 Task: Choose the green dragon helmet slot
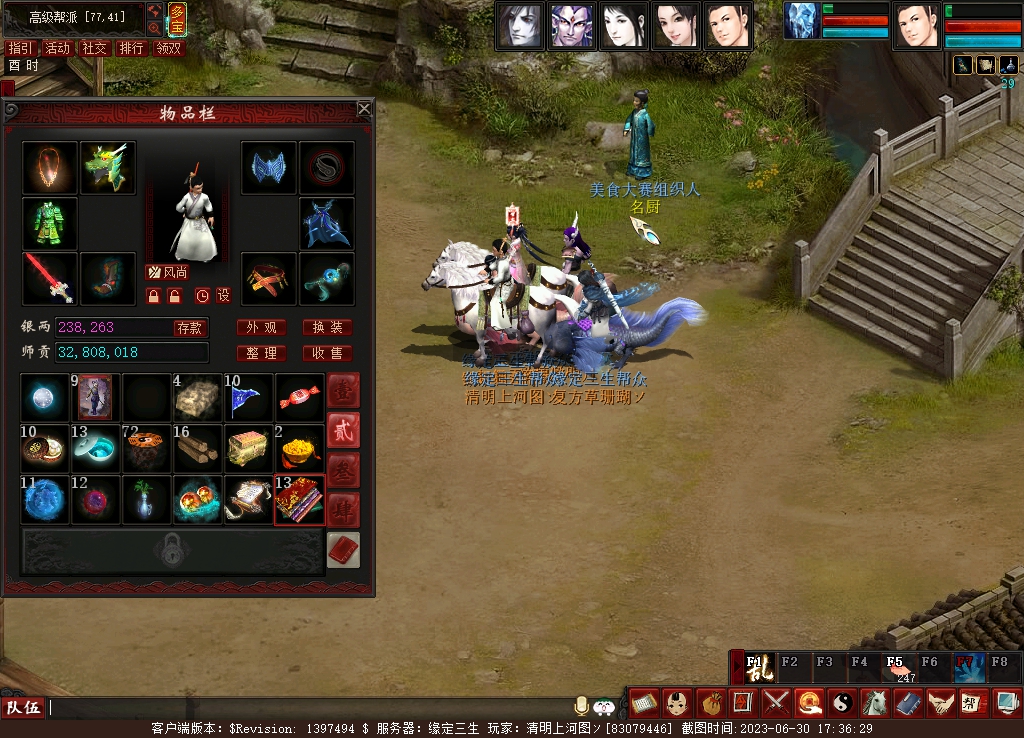click(x=108, y=168)
